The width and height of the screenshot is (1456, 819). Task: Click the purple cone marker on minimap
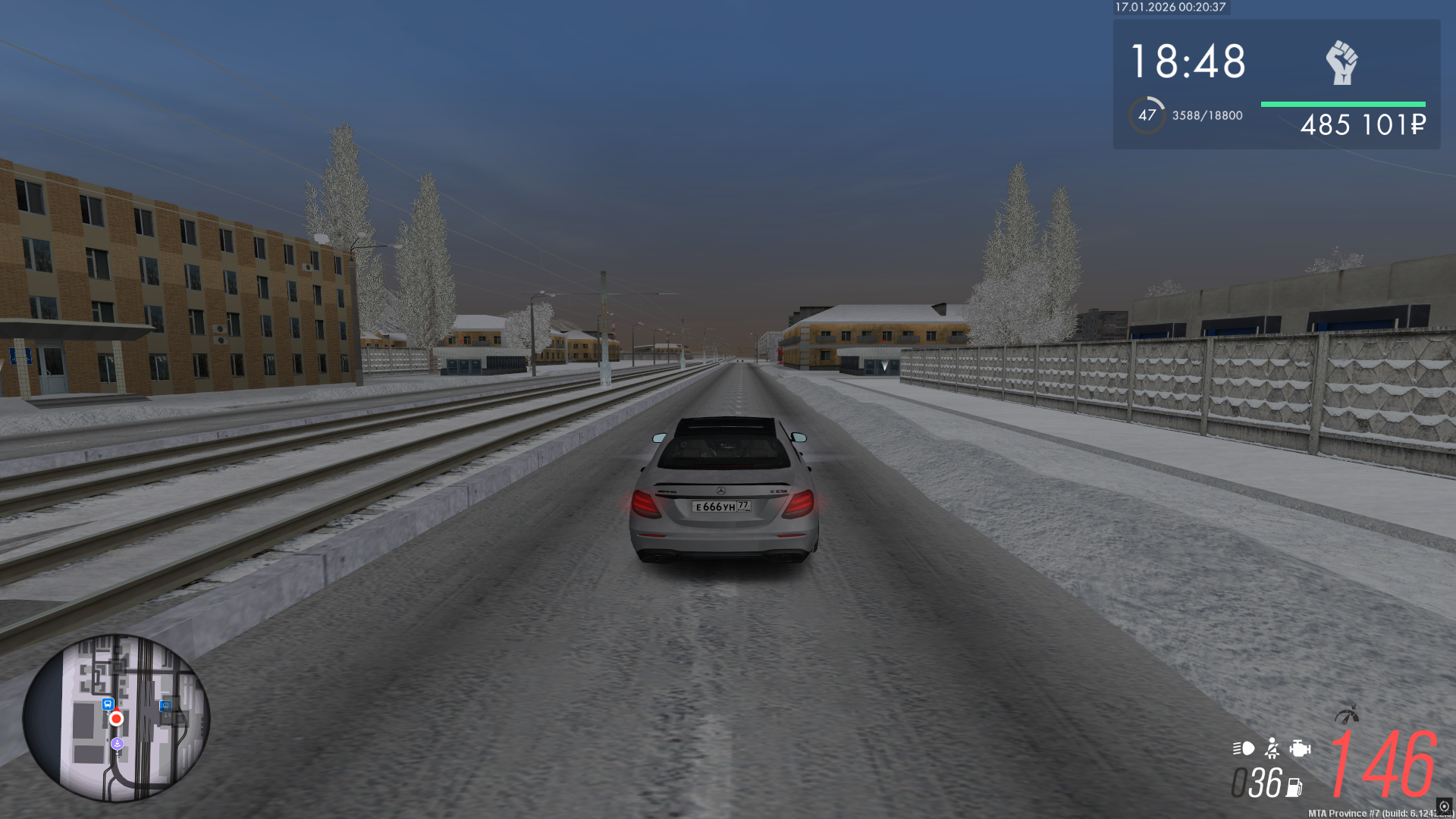coord(117,744)
